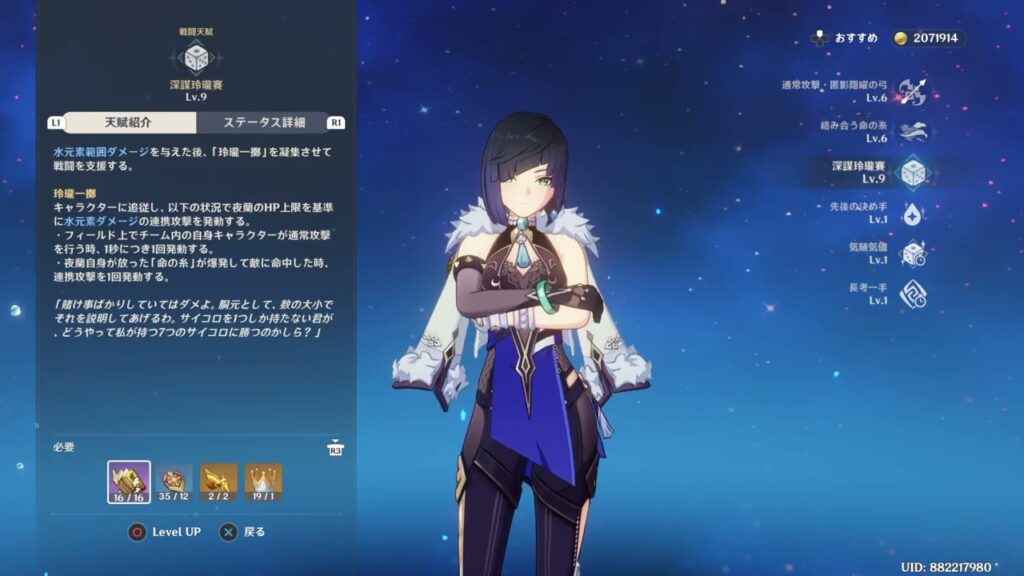Inspect the 2/2 golden material slot
This screenshot has width=1024, height=576.
(219, 482)
